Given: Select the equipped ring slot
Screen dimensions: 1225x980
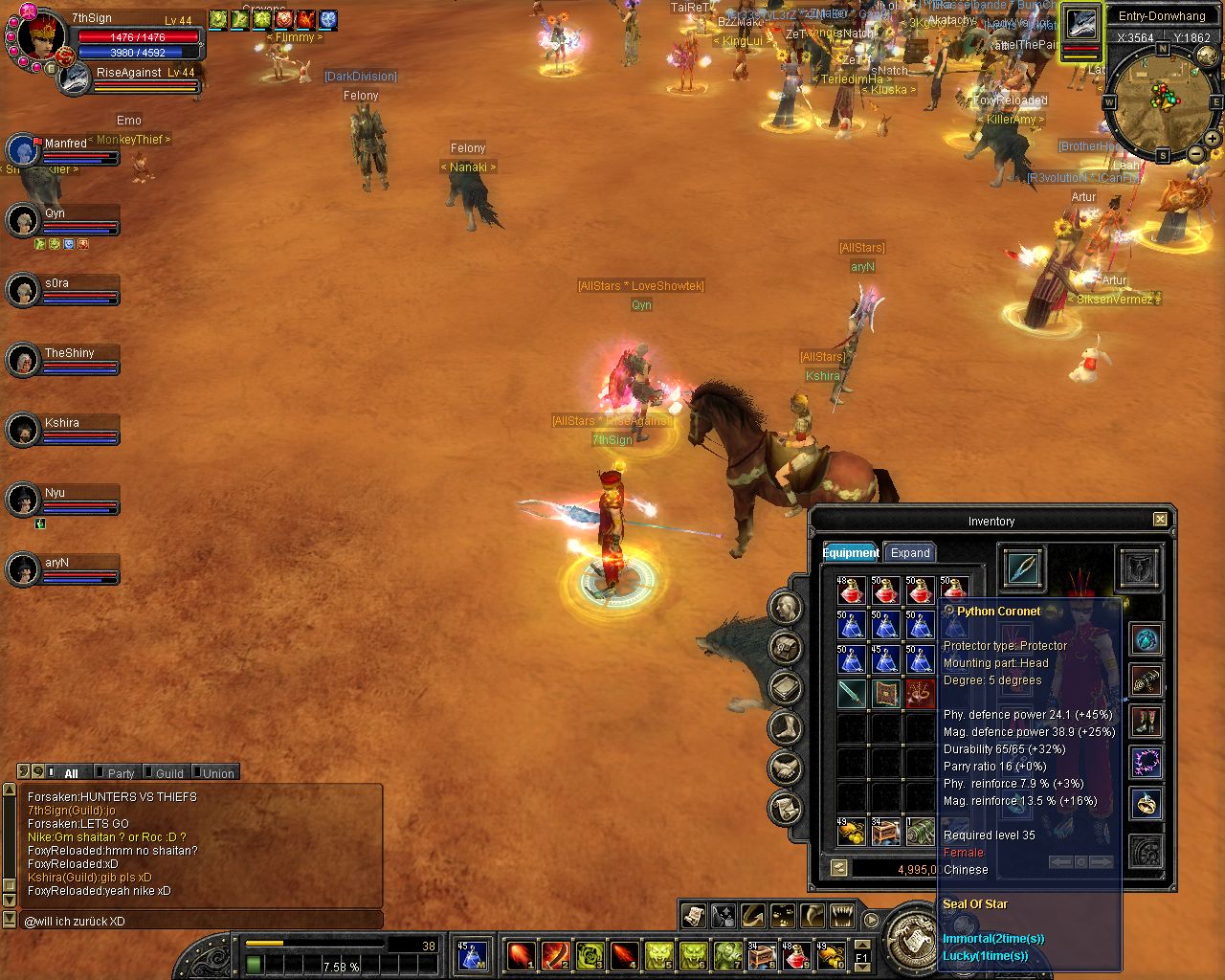Looking at the screenshot, I should pos(1146,804).
